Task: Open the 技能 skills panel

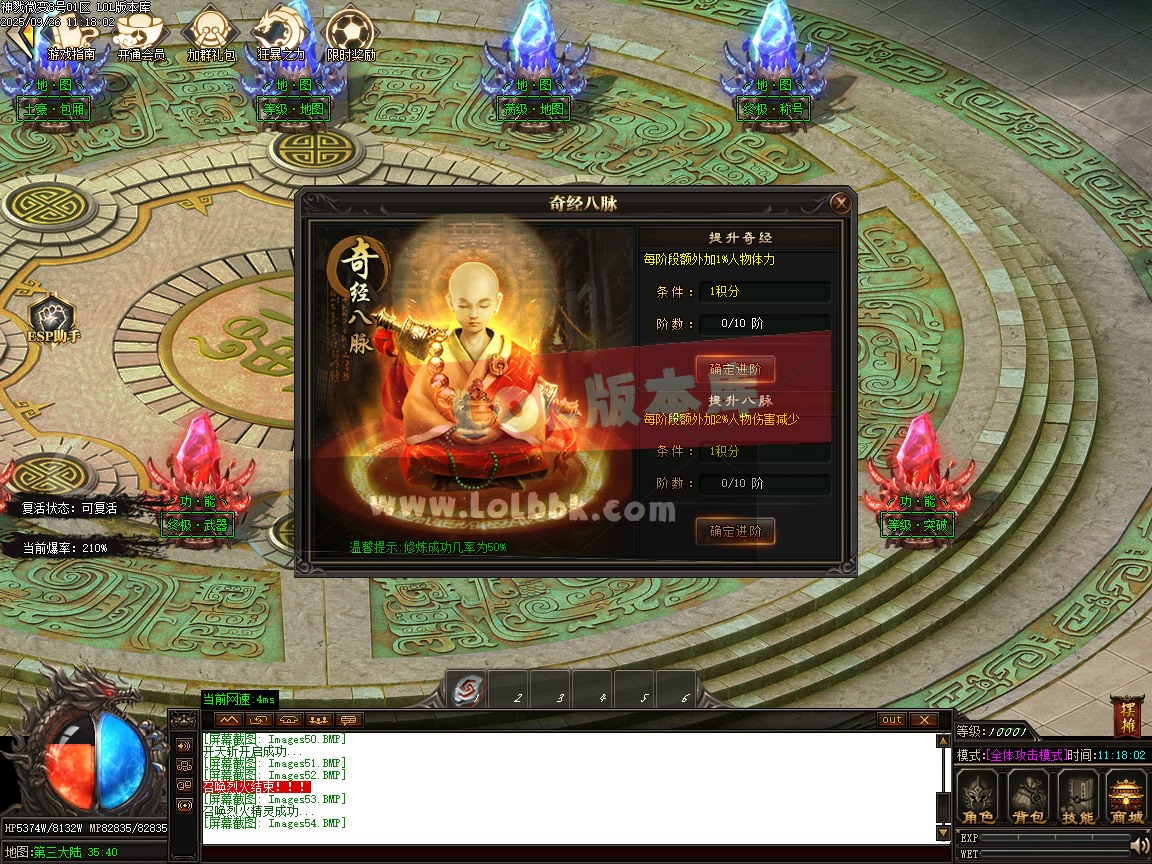Action: 1077,797
